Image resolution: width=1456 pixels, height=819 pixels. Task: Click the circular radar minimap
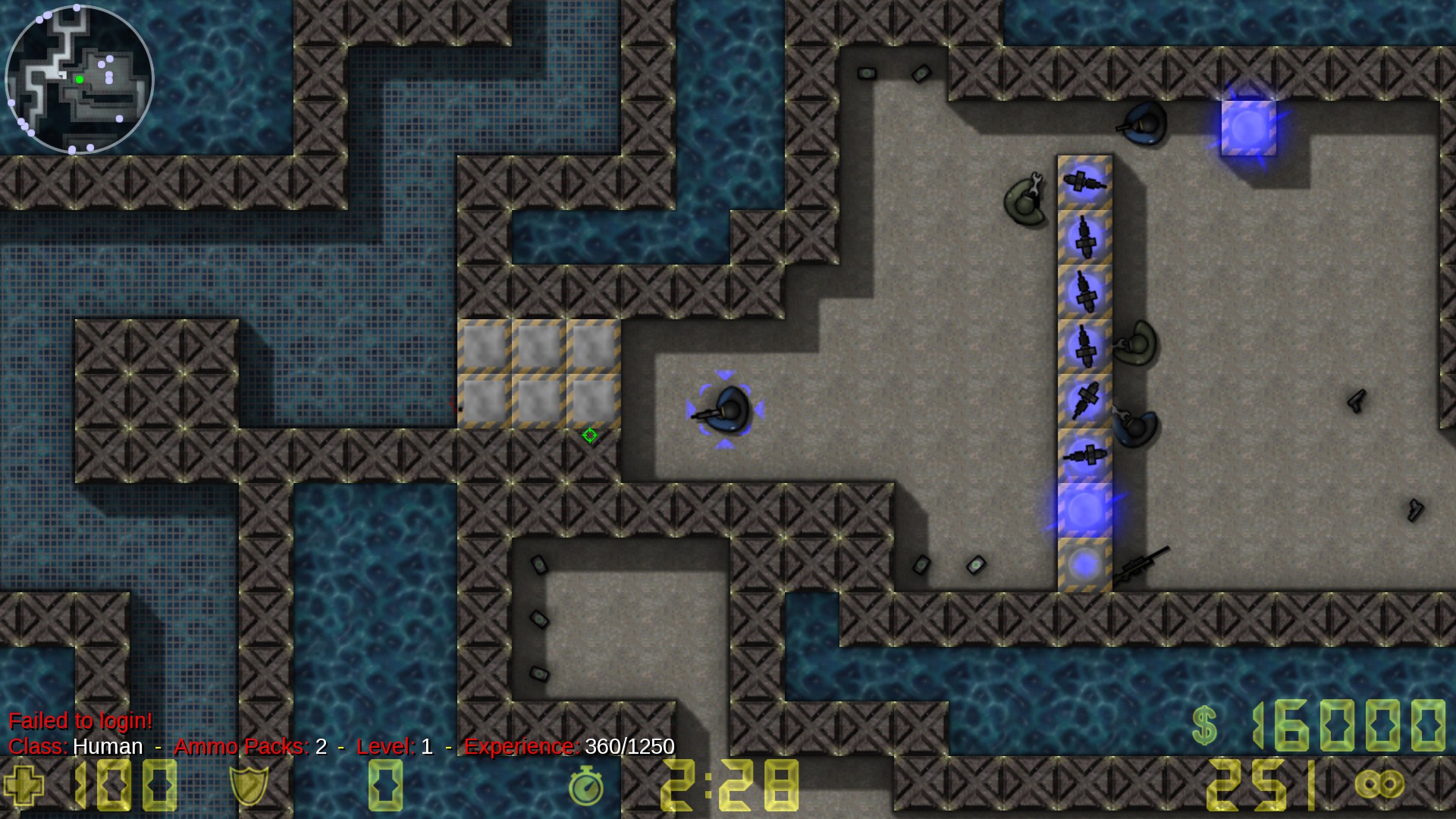pos(79,79)
